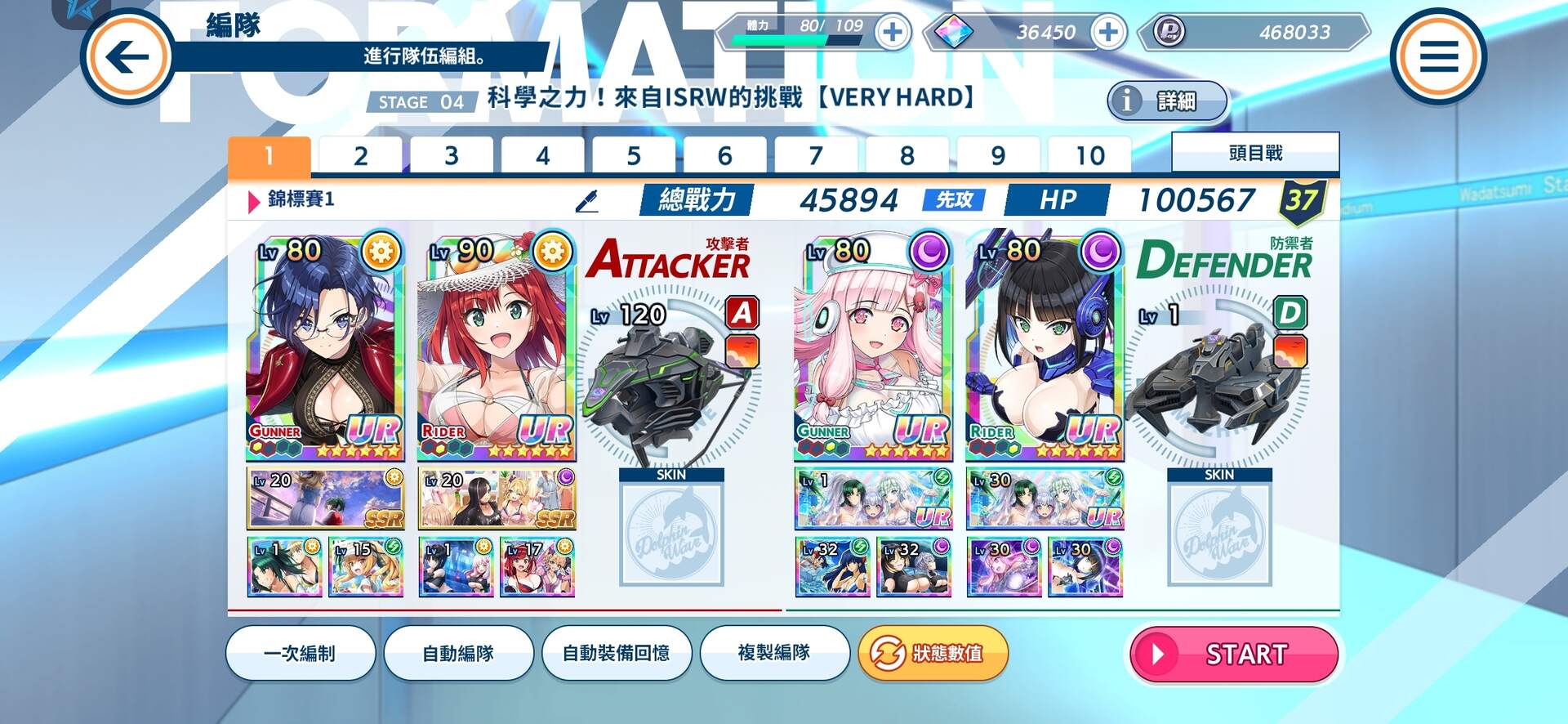Switch to stage tab 5

pos(633,154)
